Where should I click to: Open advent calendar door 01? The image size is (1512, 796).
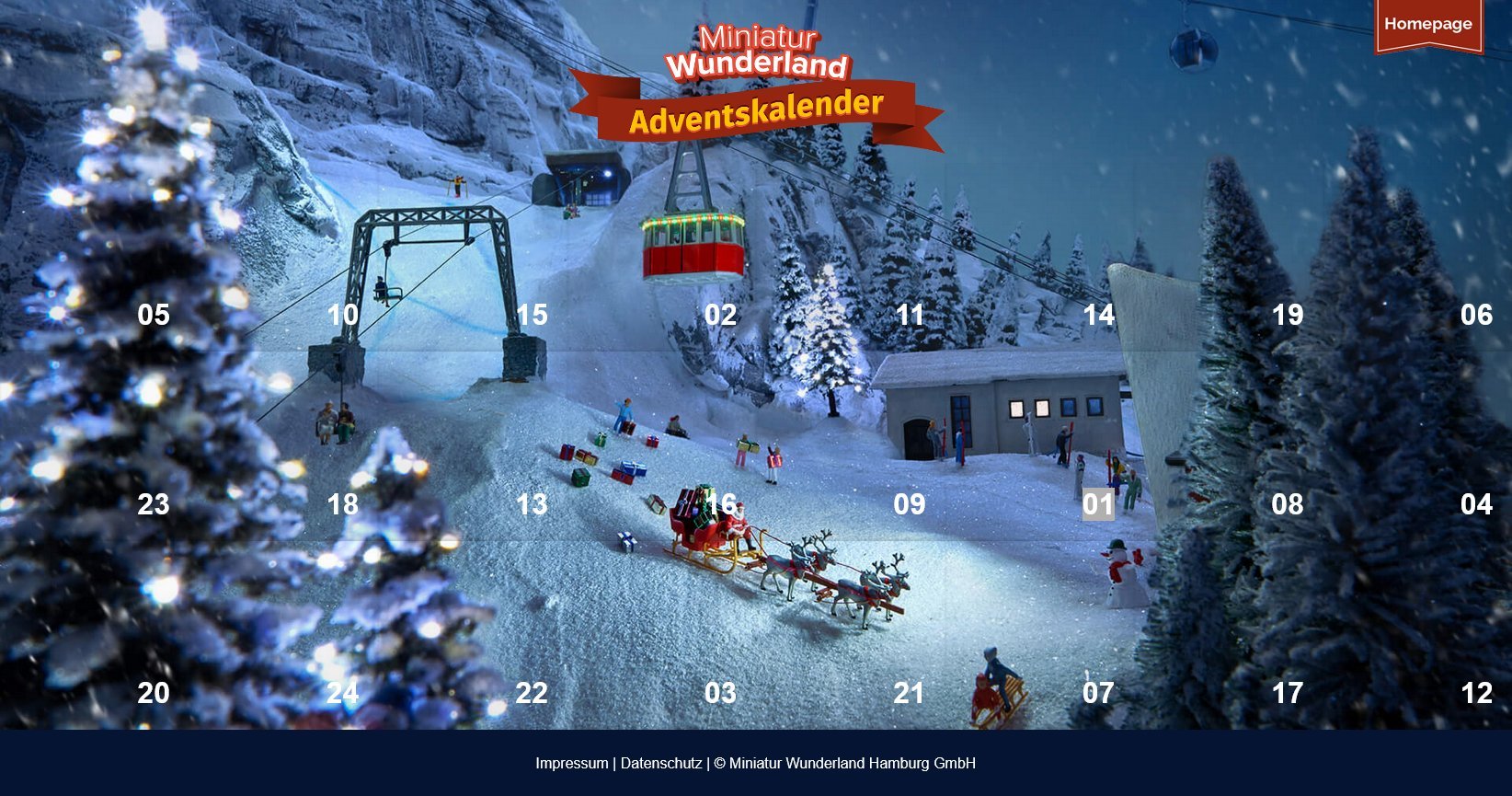tap(1098, 504)
